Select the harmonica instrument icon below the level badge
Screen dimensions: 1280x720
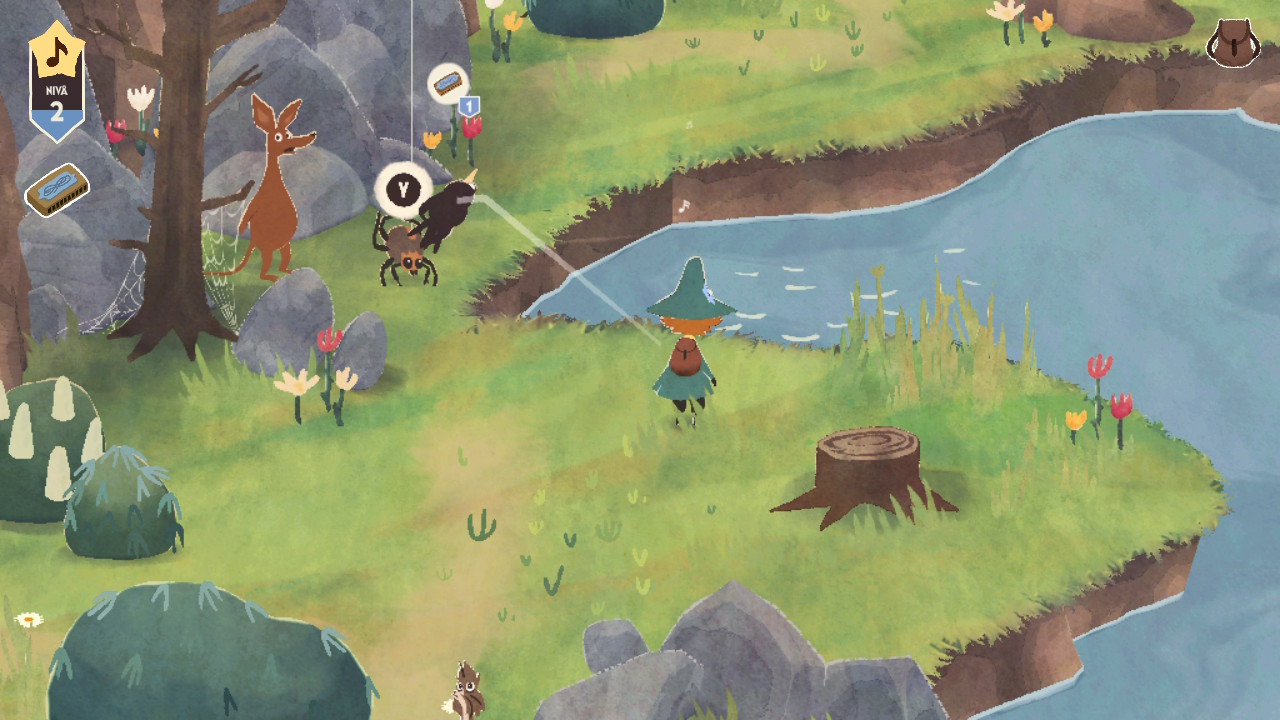point(57,190)
